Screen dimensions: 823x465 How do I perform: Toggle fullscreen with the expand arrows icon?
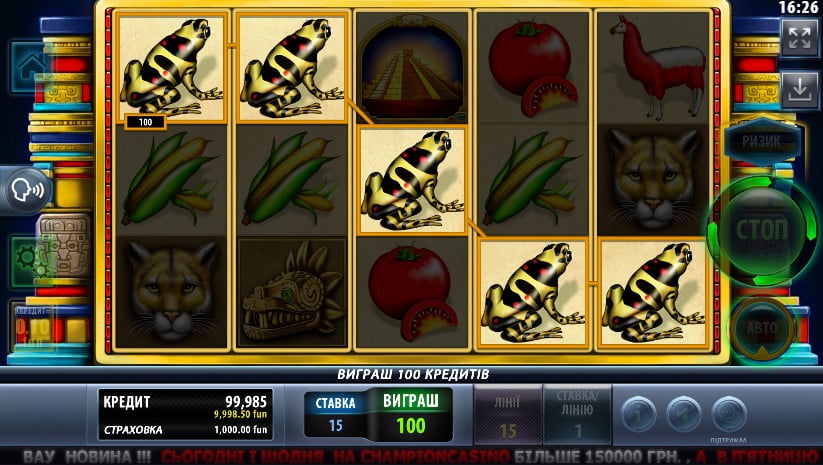(798, 39)
